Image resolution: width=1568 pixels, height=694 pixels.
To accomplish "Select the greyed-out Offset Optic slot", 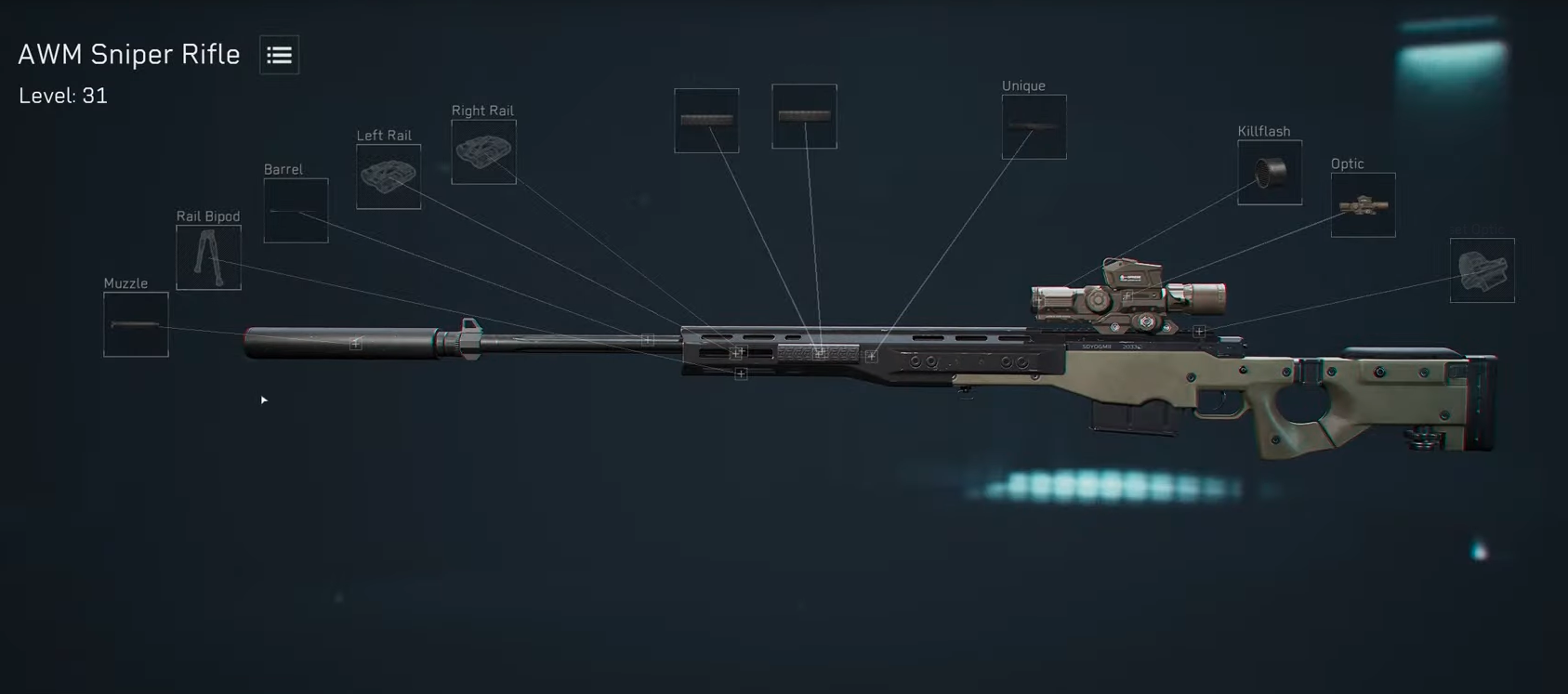I will tap(1482, 270).
